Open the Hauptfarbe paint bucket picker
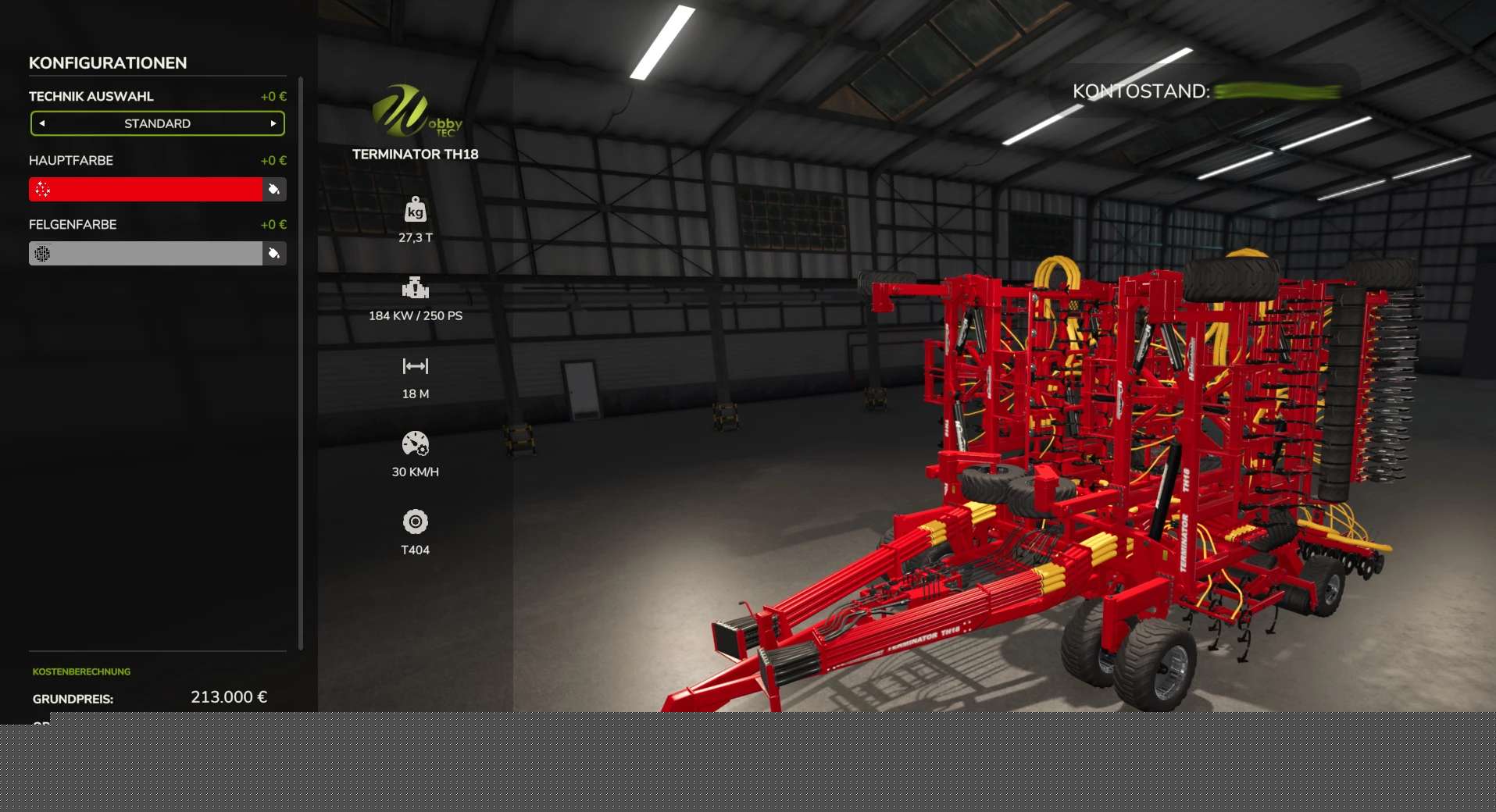The height and width of the screenshot is (812, 1496). [x=274, y=189]
